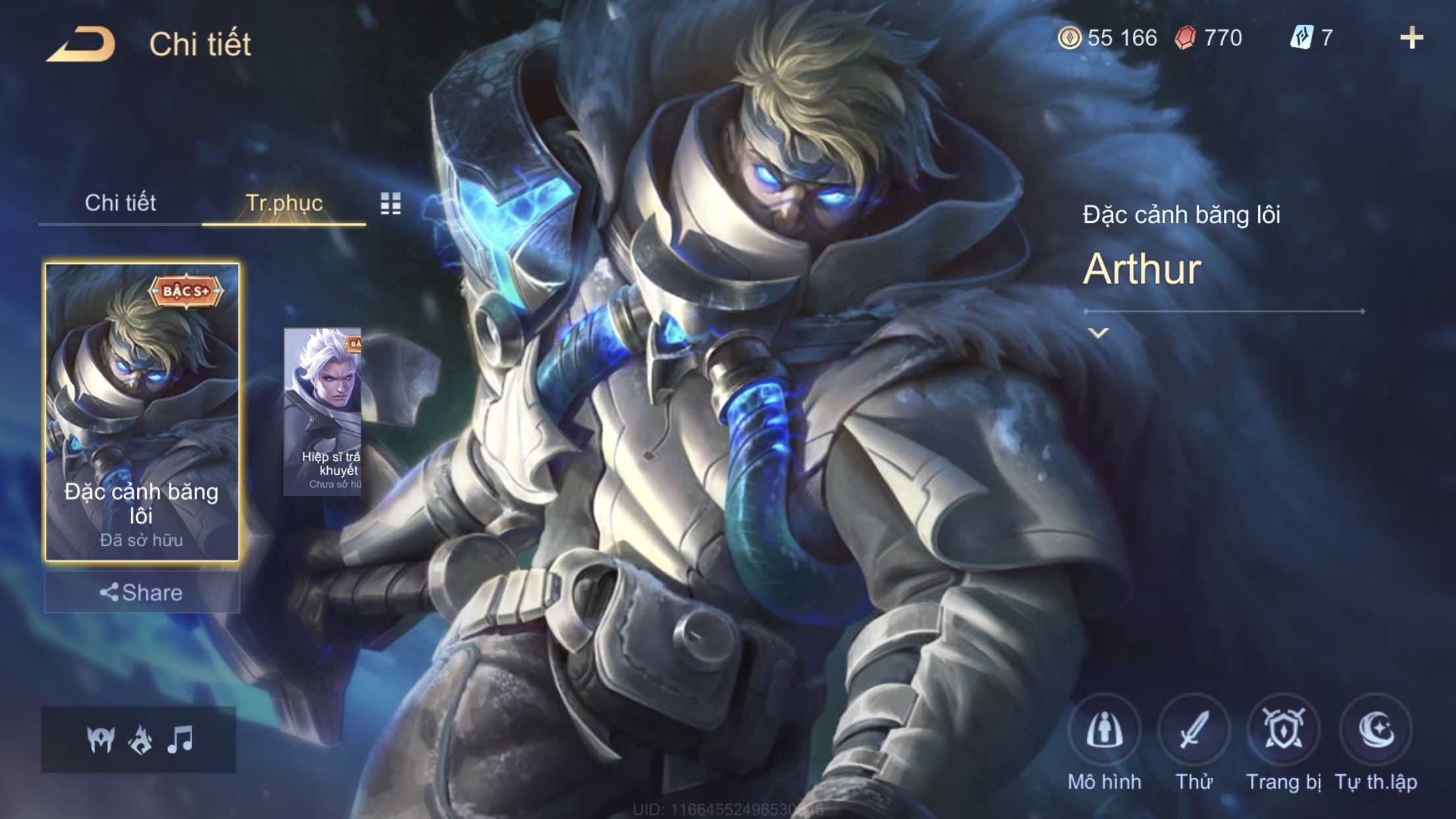Try the hero with Thử button

point(1194,731)
